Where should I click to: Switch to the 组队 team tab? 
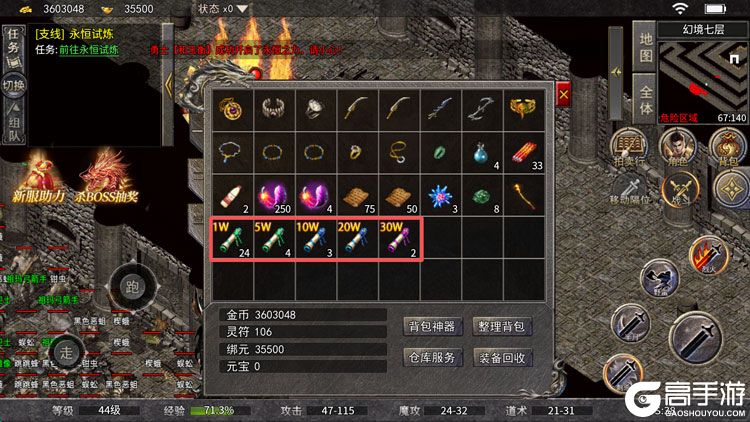[x=13, y=125]
